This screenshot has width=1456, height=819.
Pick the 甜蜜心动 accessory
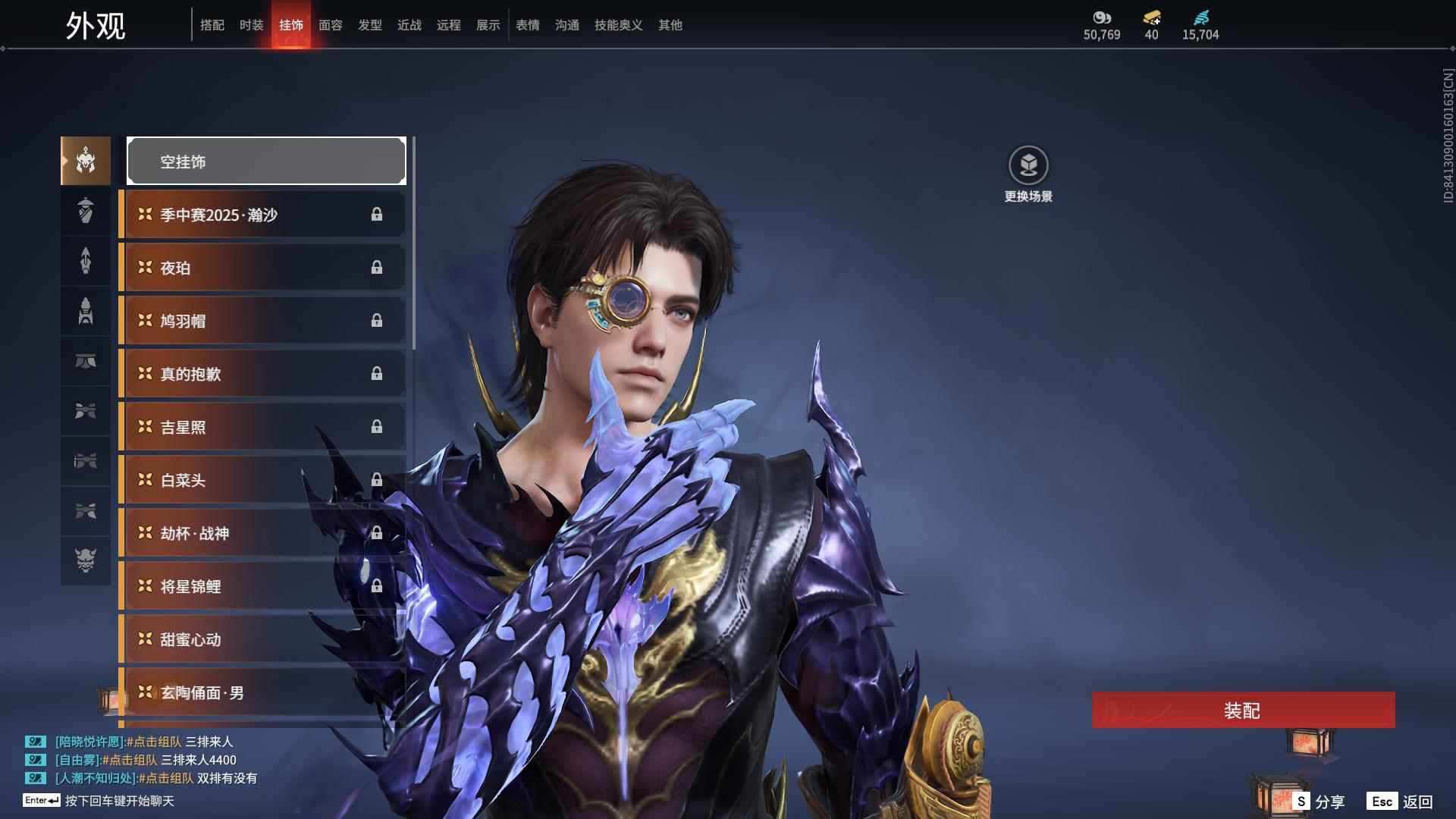[262, 639]
